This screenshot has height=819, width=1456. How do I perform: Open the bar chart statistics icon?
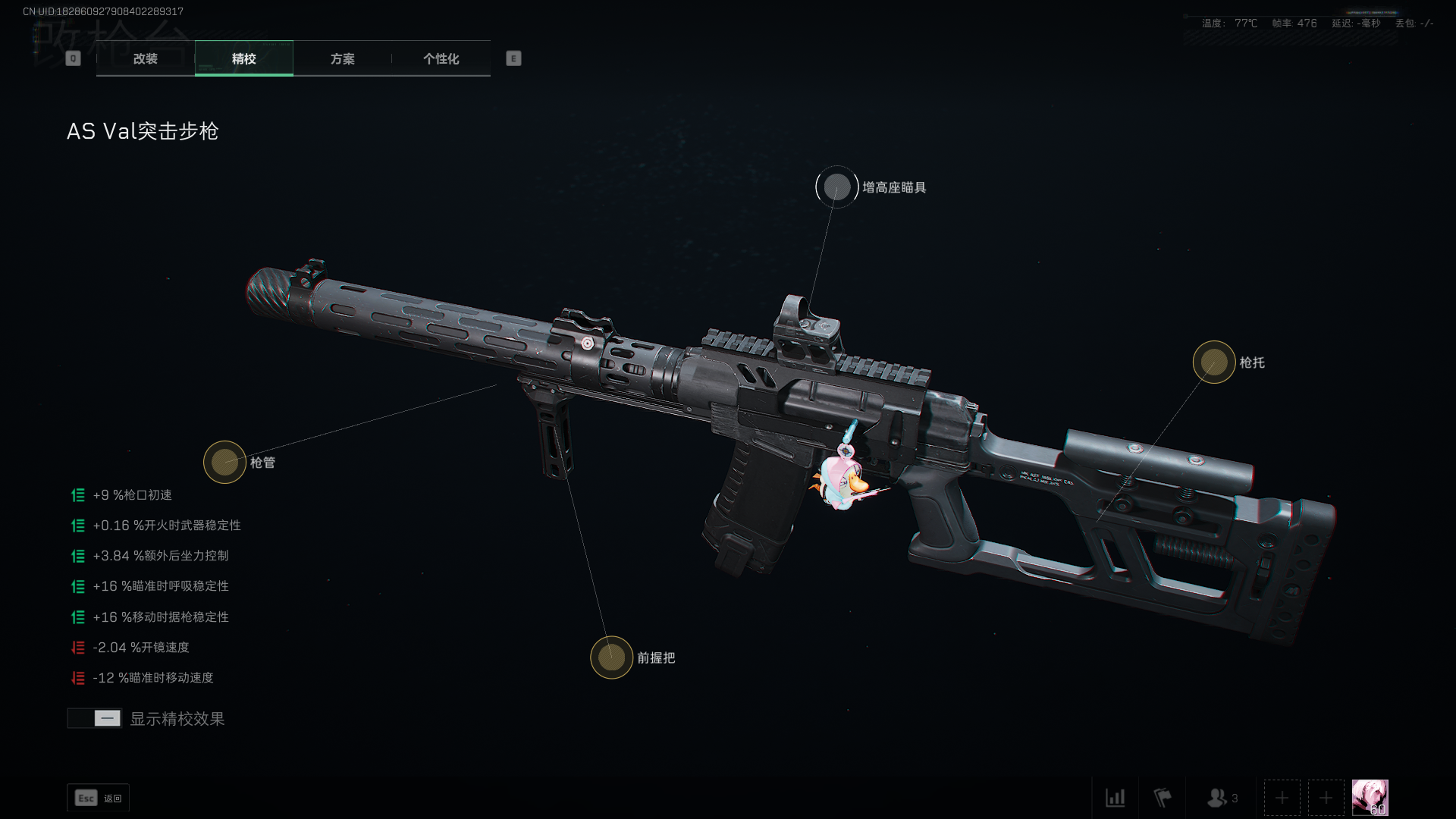click(x=1115, y=798)
